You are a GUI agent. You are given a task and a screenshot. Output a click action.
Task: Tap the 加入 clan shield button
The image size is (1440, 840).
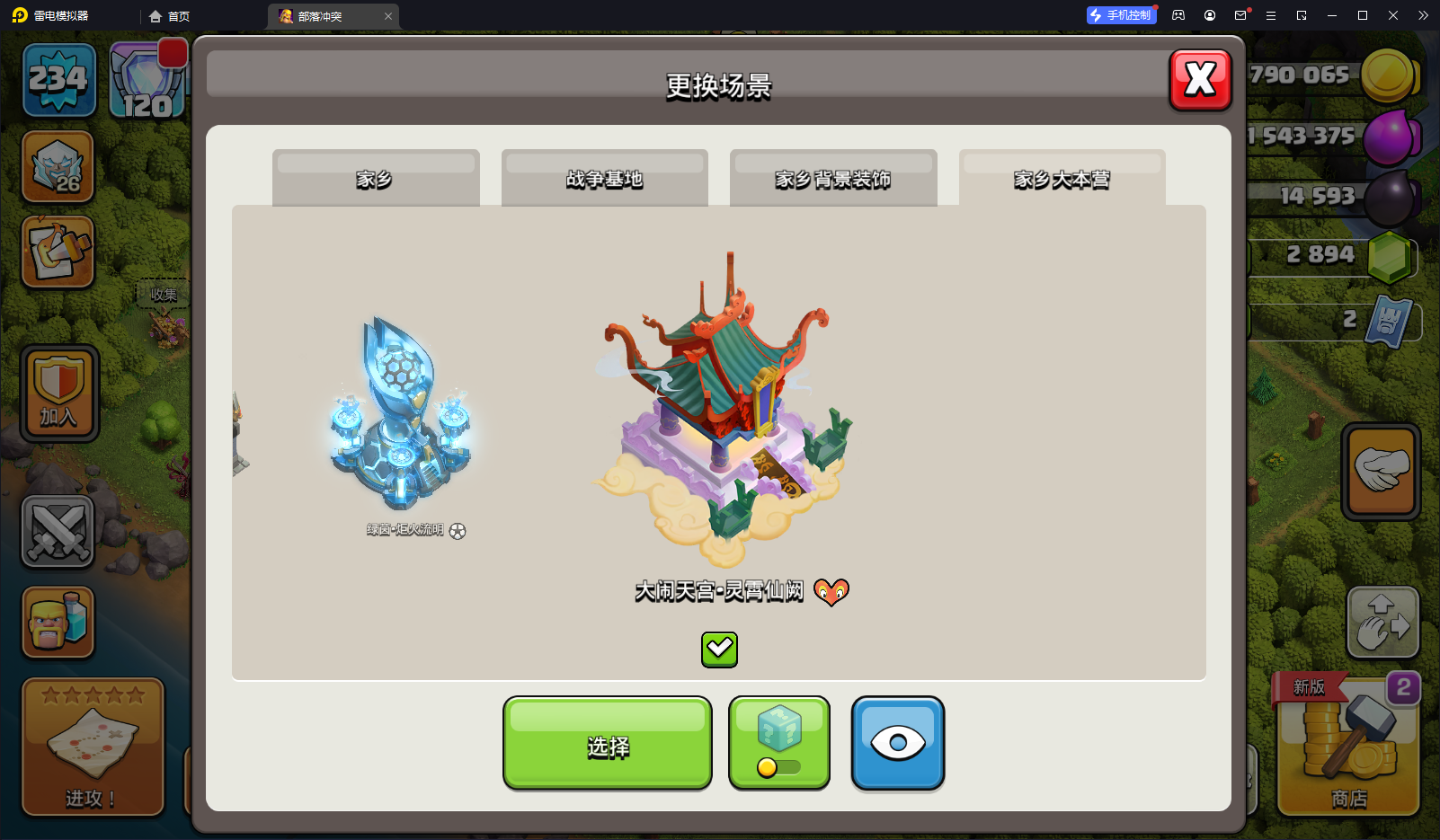[x=59, y=393]
